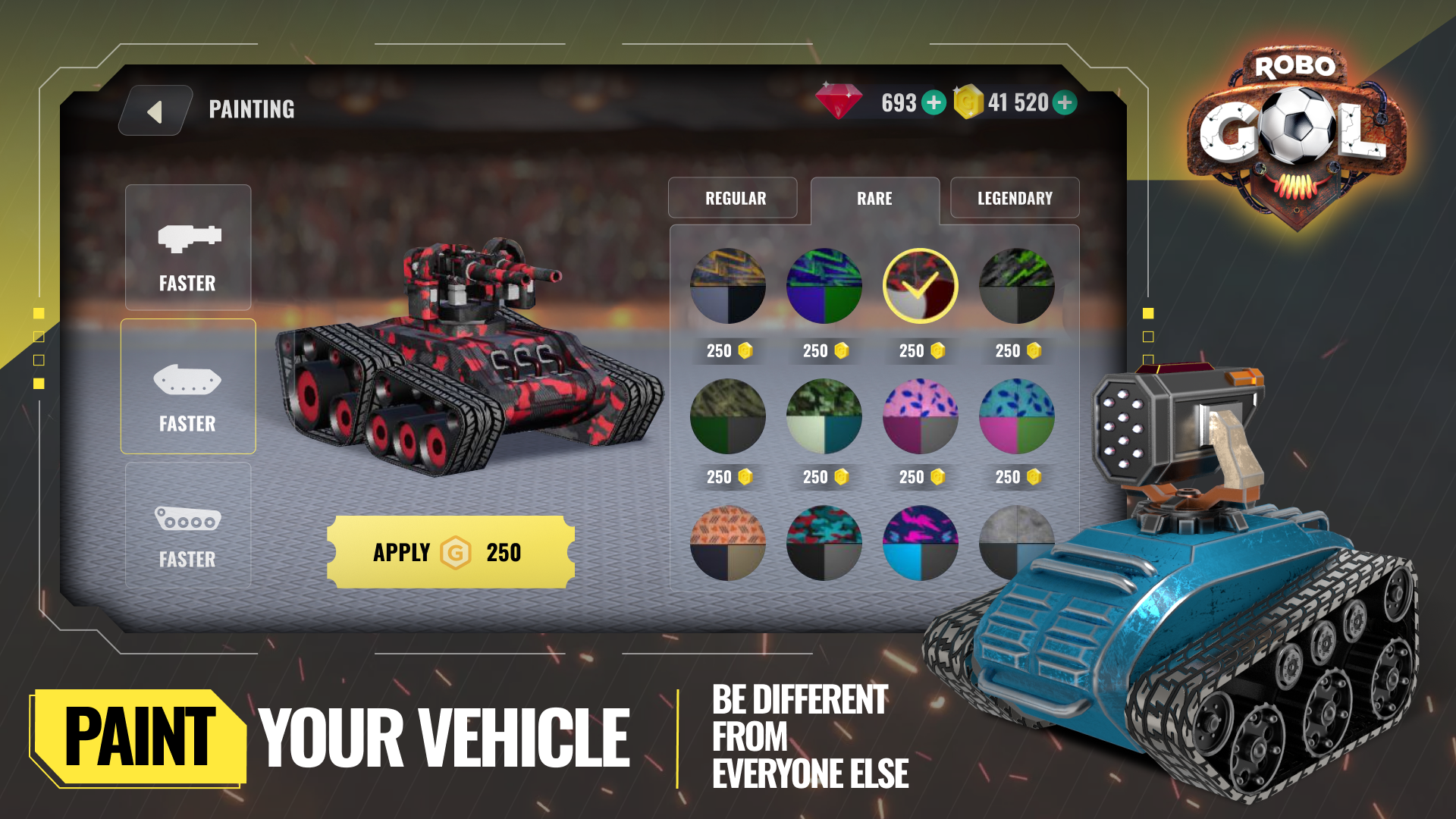
Task: Click the back arrow to exit Painting
Action: tap(155, 110)
